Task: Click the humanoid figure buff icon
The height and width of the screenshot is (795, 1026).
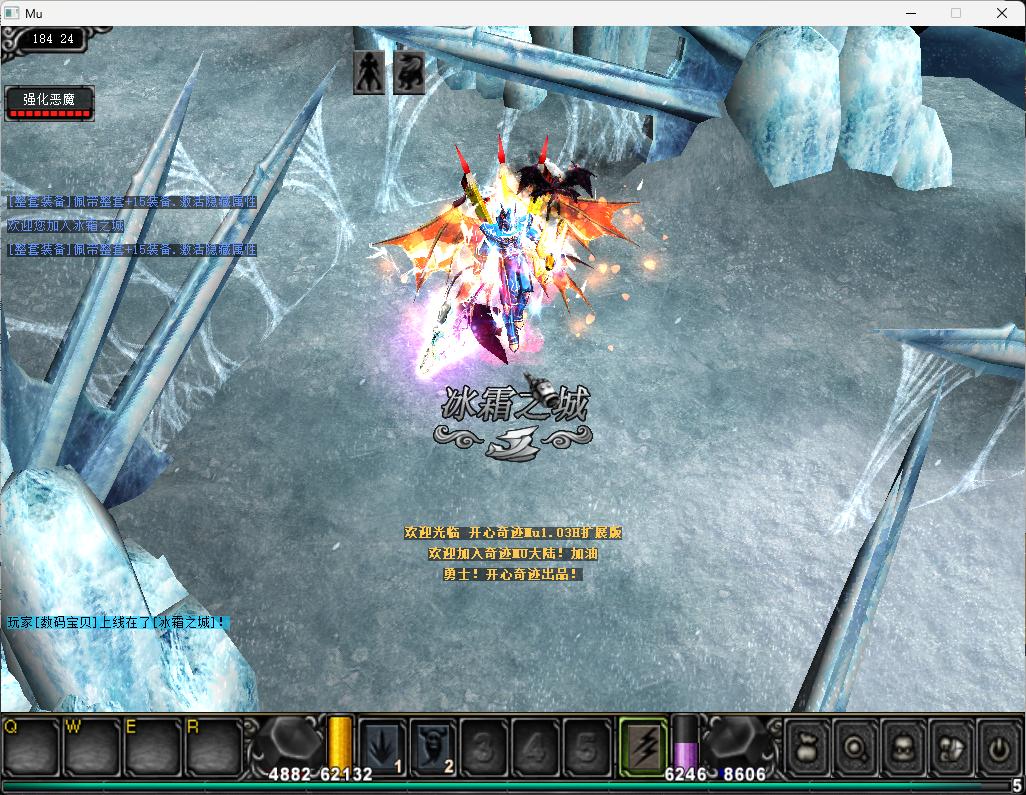Action: (x=369, y=73)
